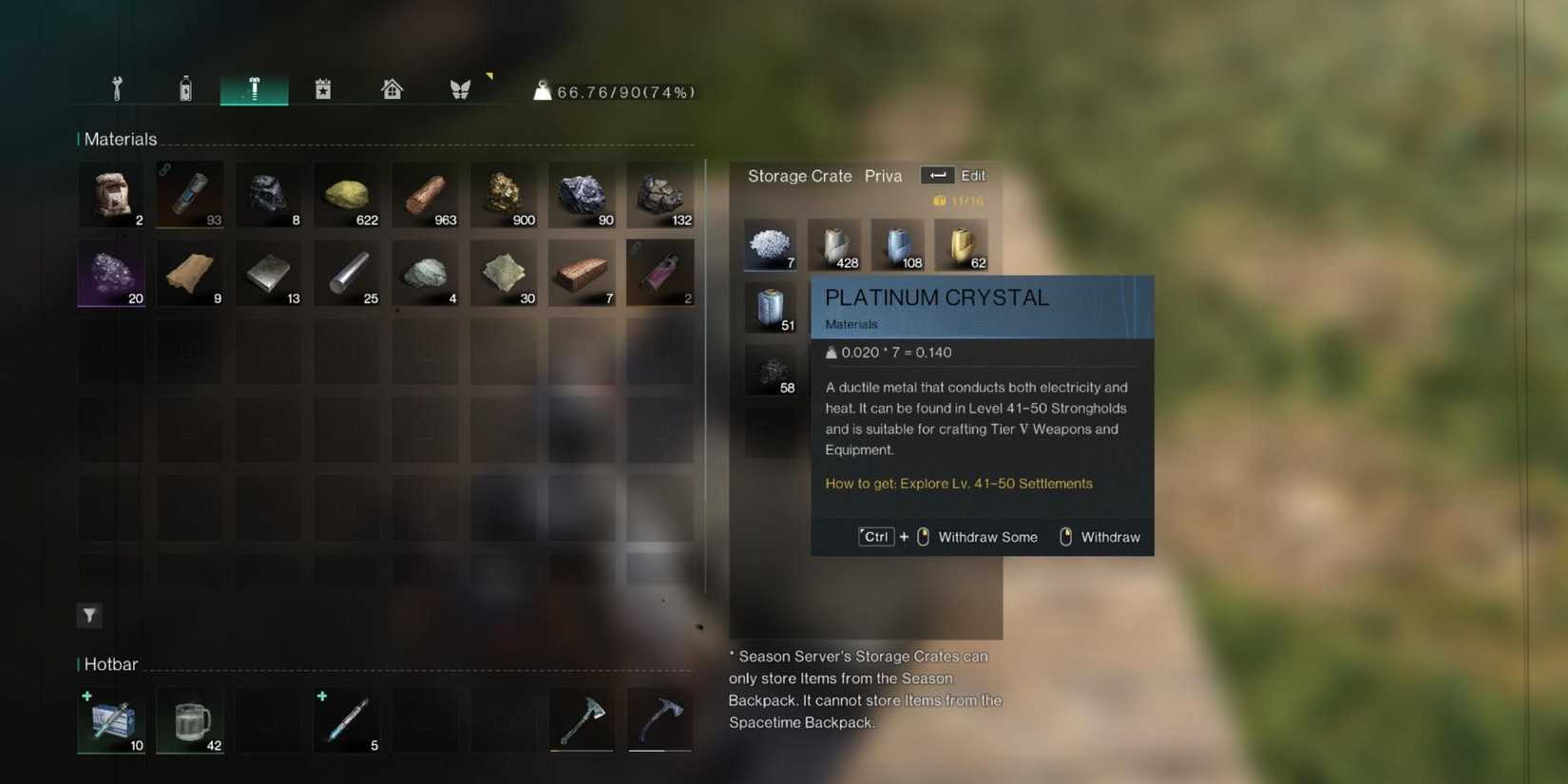Switch to the Materials bolt tab
Screen dimensions: 1568x784
point(254,87)
